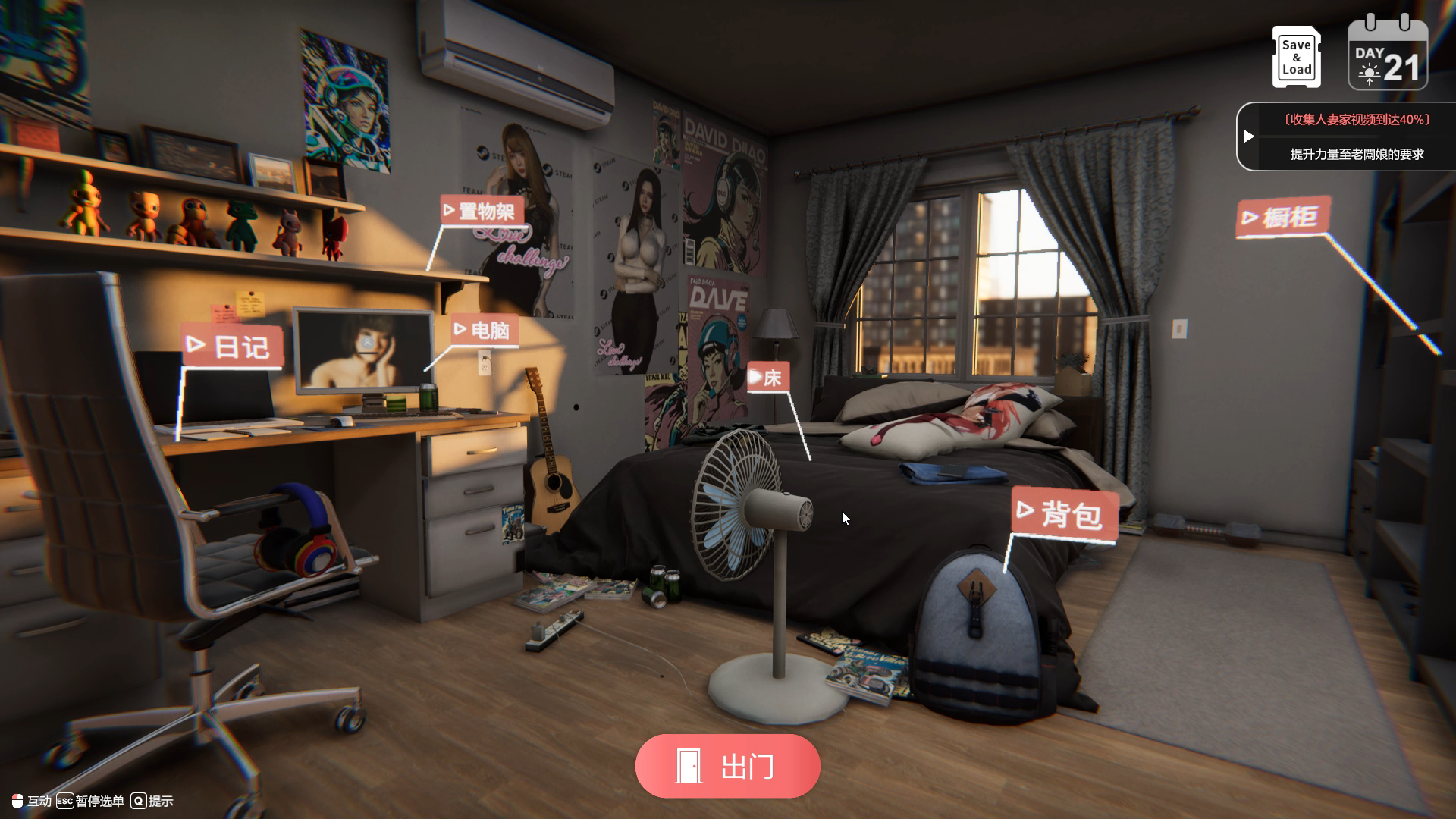Choose the 置物架 shelf label
Image resolution: width=1456 pixels, height=819 pixels.
point(481,211)
